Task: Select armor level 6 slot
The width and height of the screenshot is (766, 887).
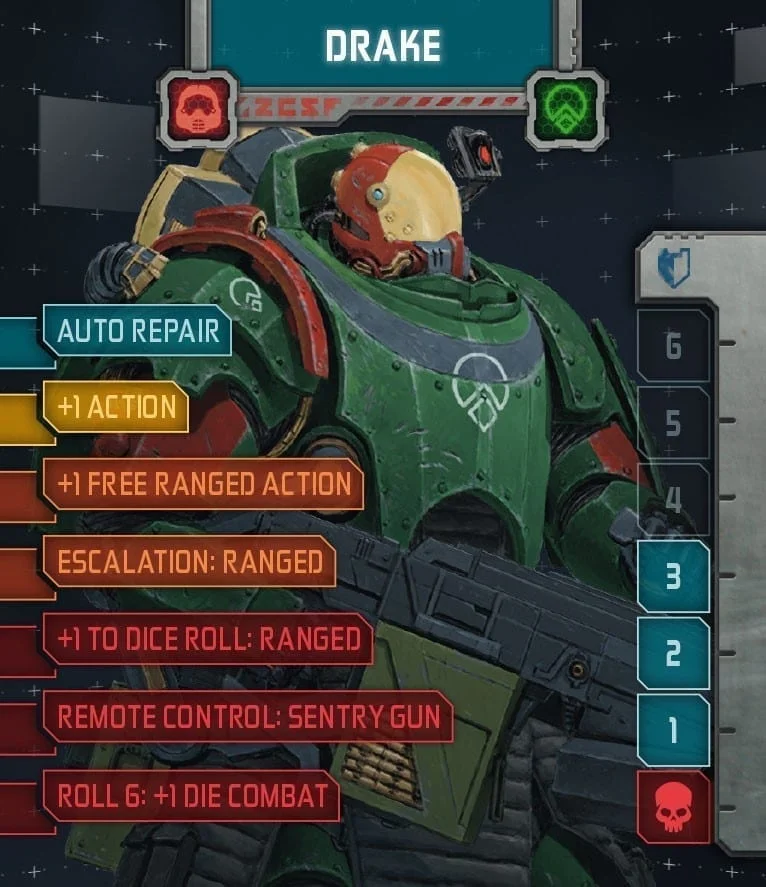Action: tap(673, 346)
